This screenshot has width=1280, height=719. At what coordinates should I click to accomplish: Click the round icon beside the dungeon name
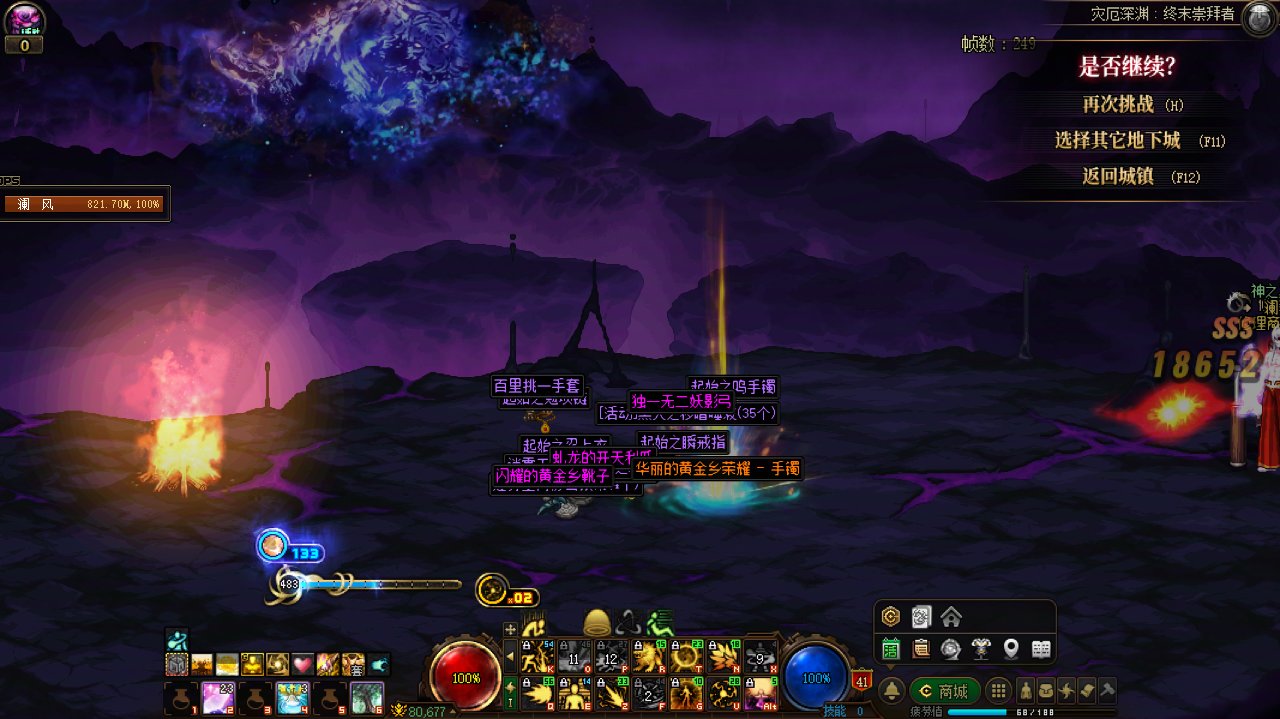1258,17
